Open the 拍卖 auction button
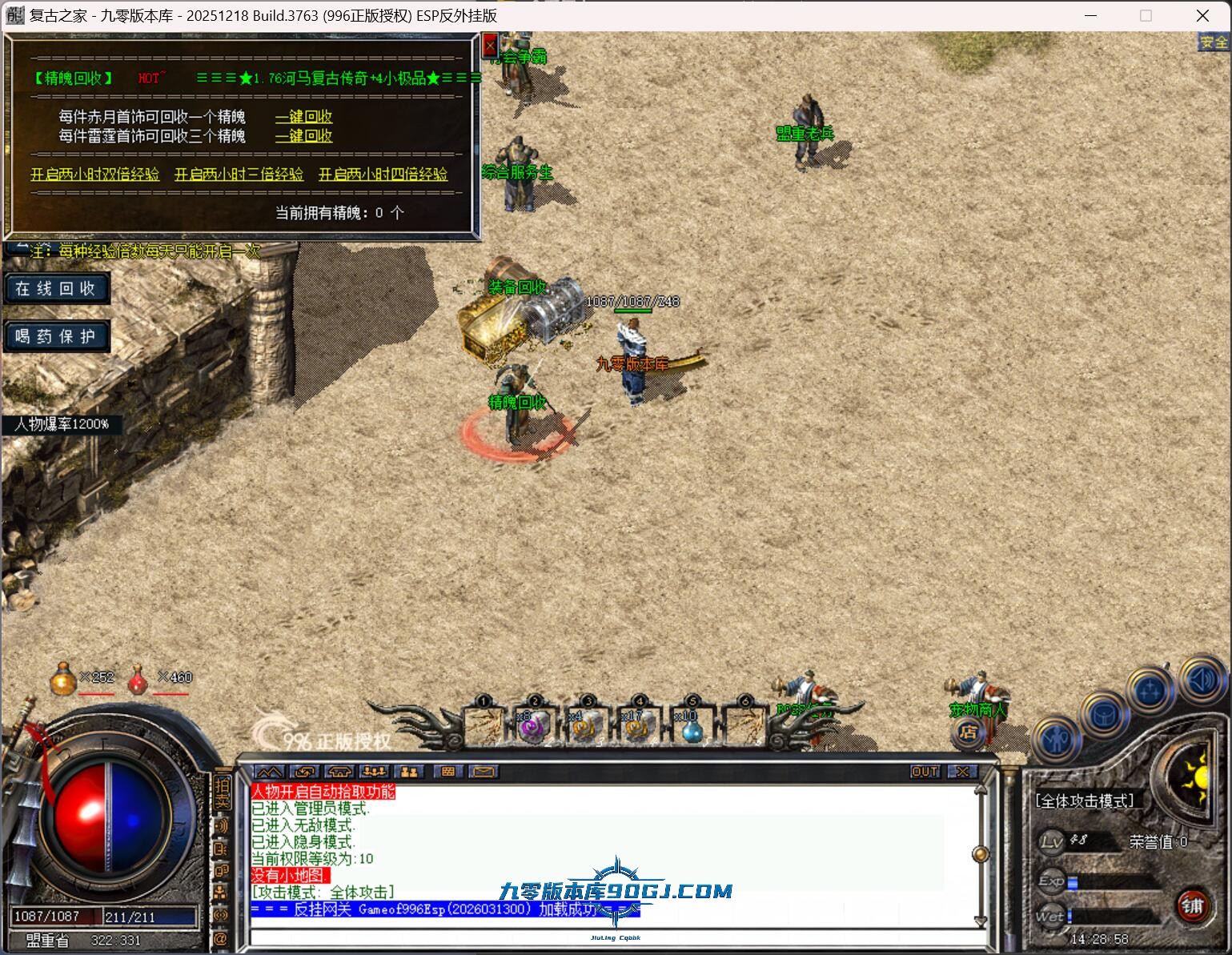Screen dimensions: 1232x955 [222, 792]
